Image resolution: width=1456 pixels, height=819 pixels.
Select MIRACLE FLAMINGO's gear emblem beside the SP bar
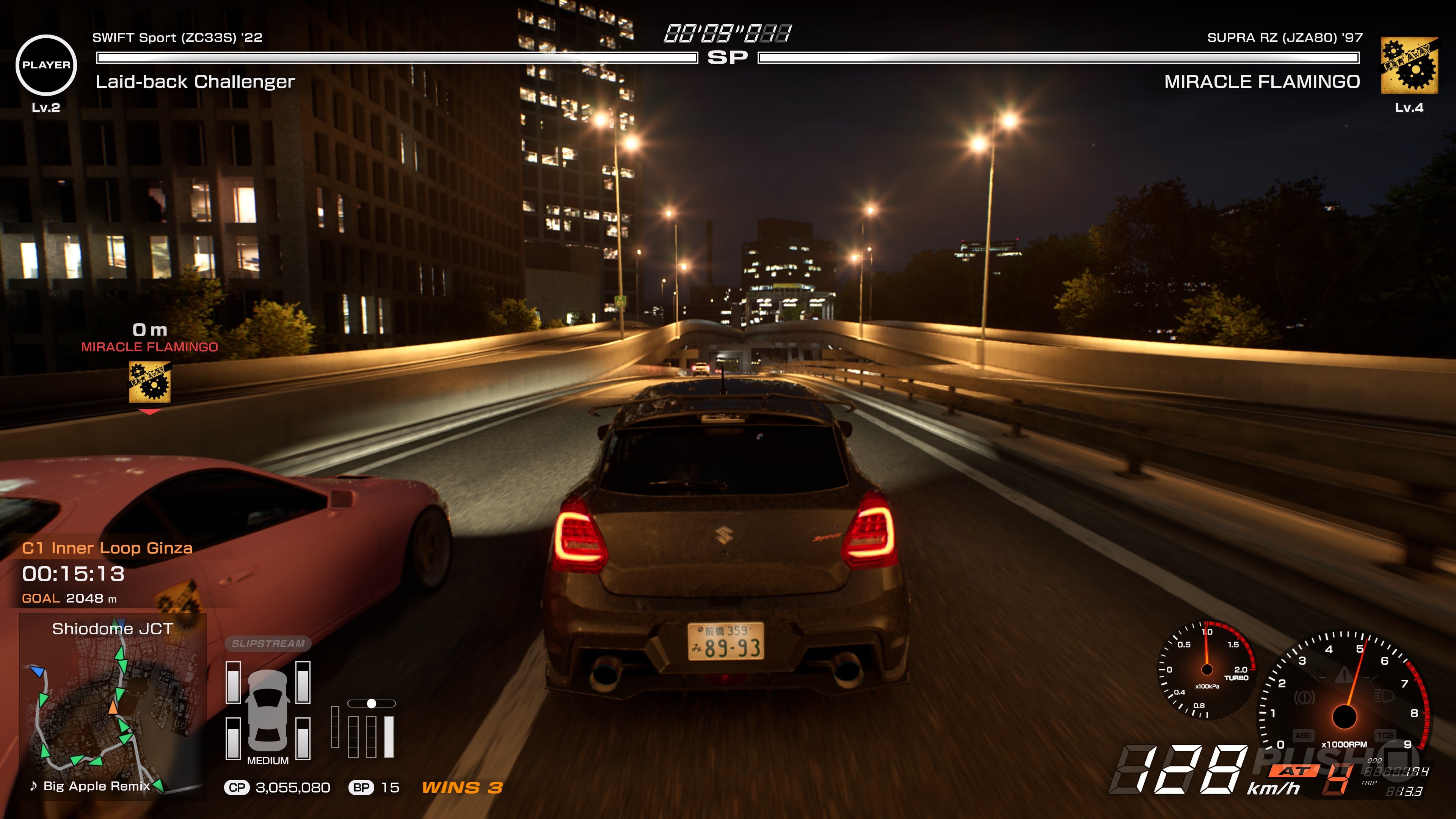[1409, 65]
